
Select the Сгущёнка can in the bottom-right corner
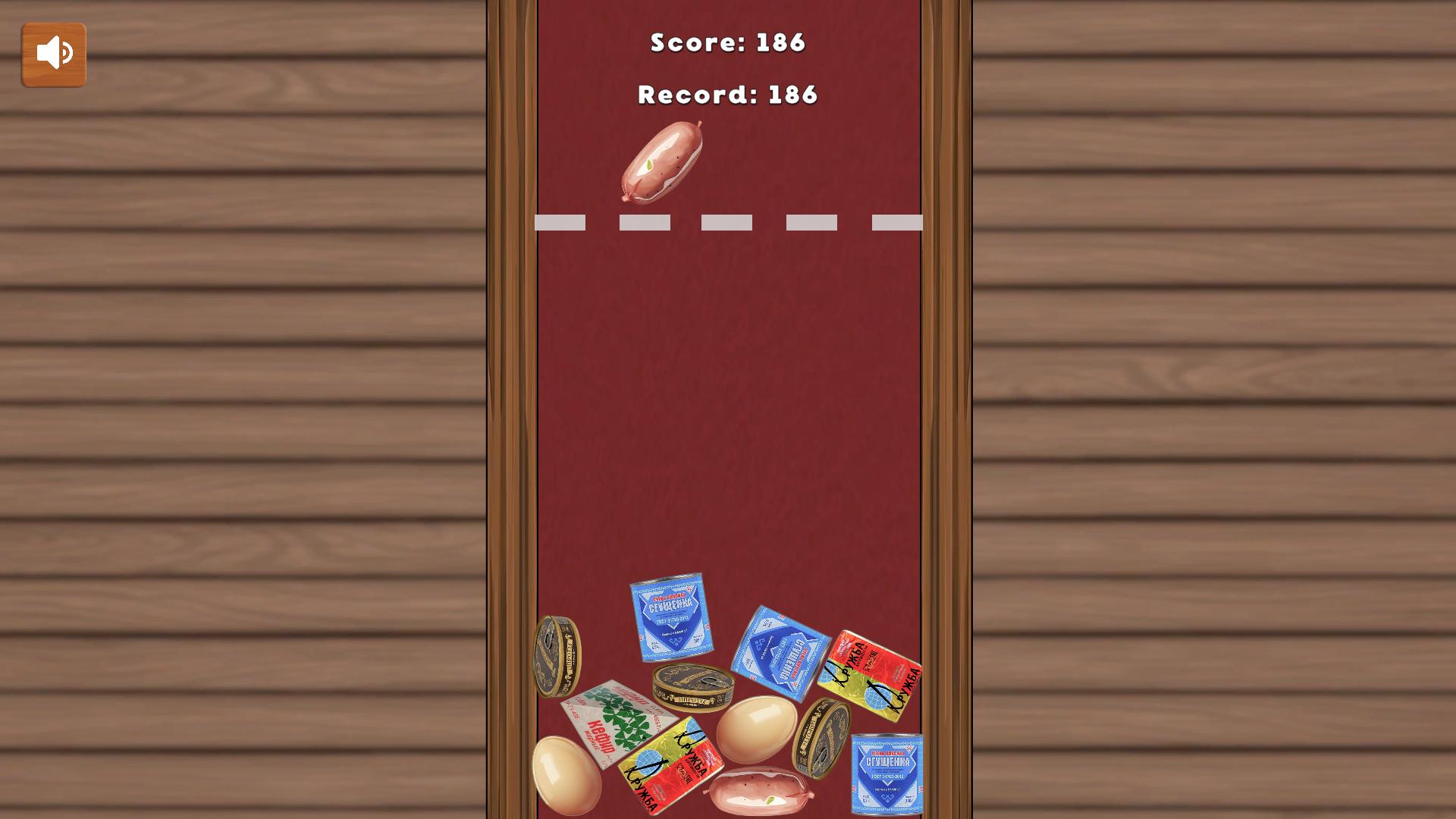[x=886, y=773]
